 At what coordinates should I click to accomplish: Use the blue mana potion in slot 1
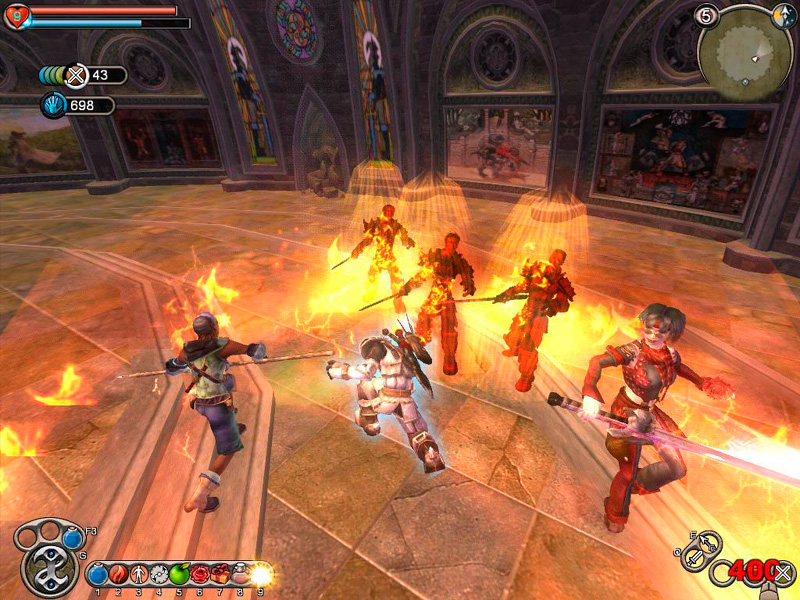[x=98, y=575]
